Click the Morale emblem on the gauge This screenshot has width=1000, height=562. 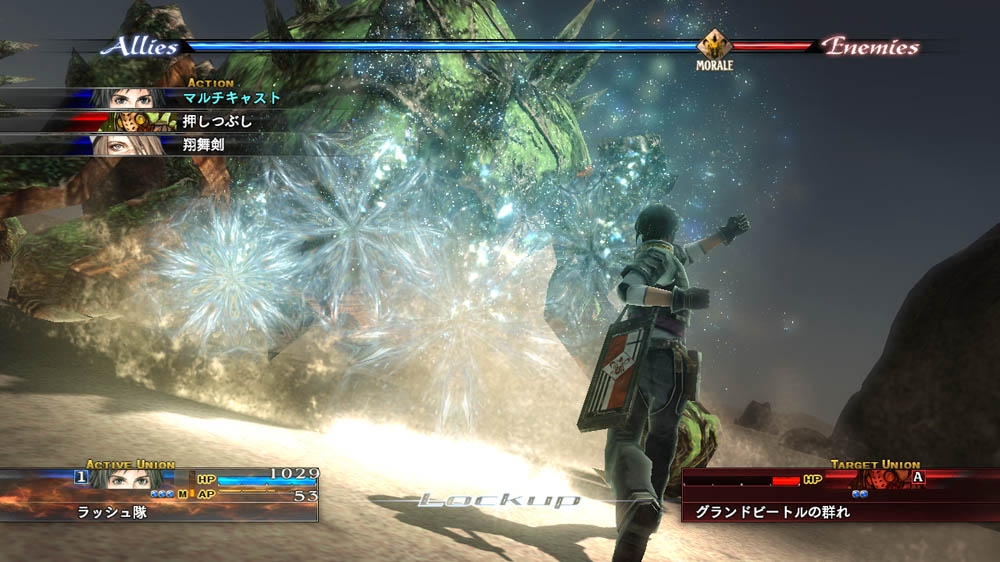(x=715, y=46)
